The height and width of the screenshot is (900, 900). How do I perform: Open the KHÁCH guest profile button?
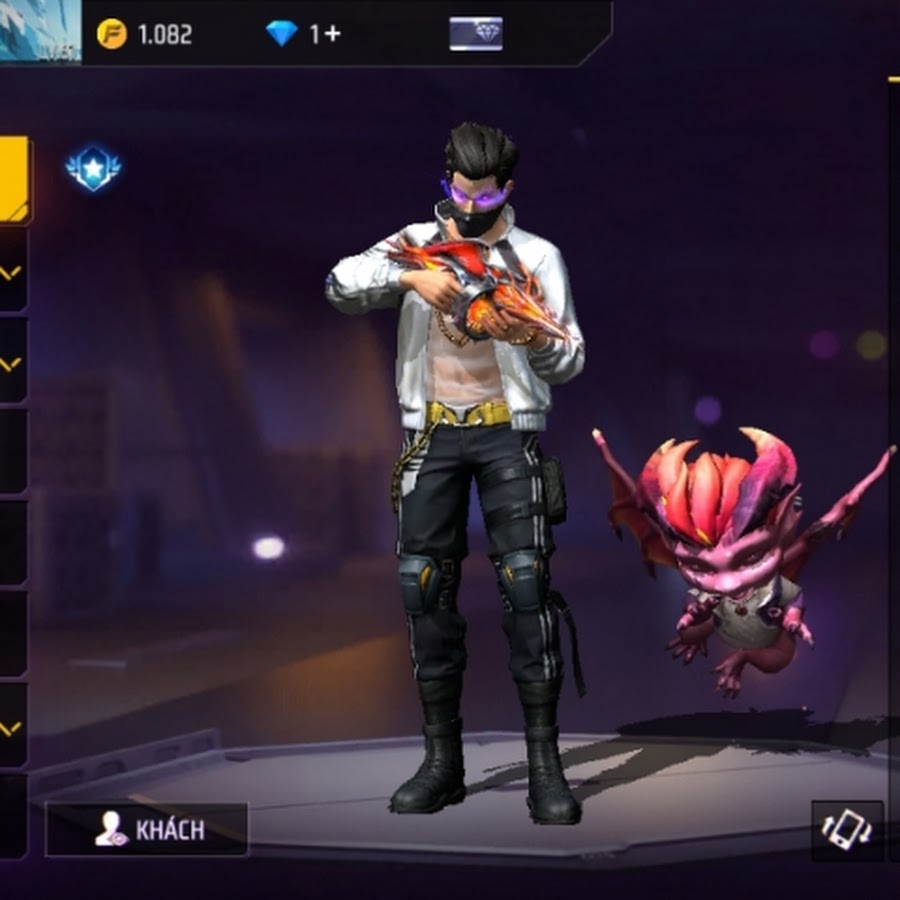tap(147, 829)
